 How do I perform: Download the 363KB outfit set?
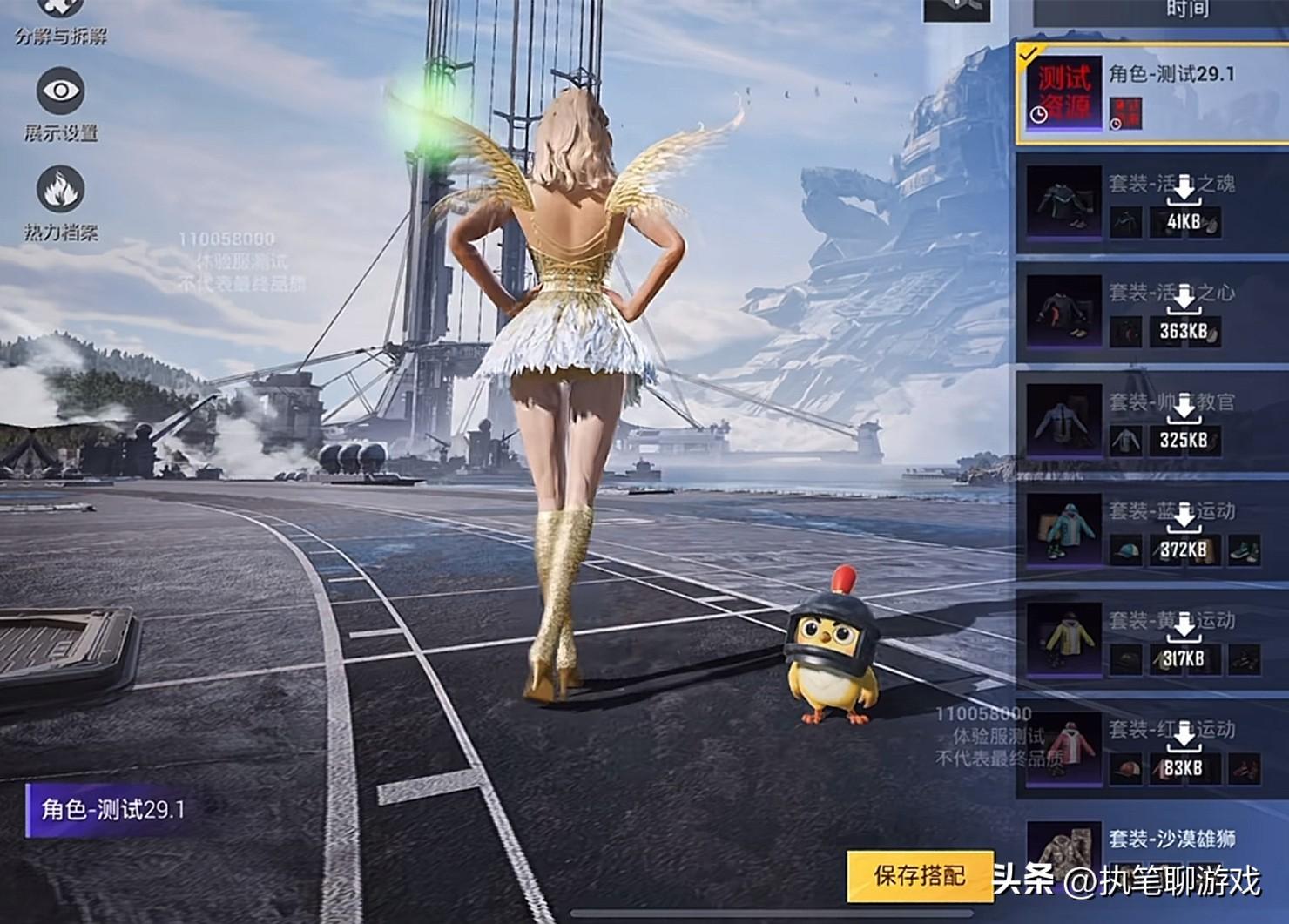1184,314
